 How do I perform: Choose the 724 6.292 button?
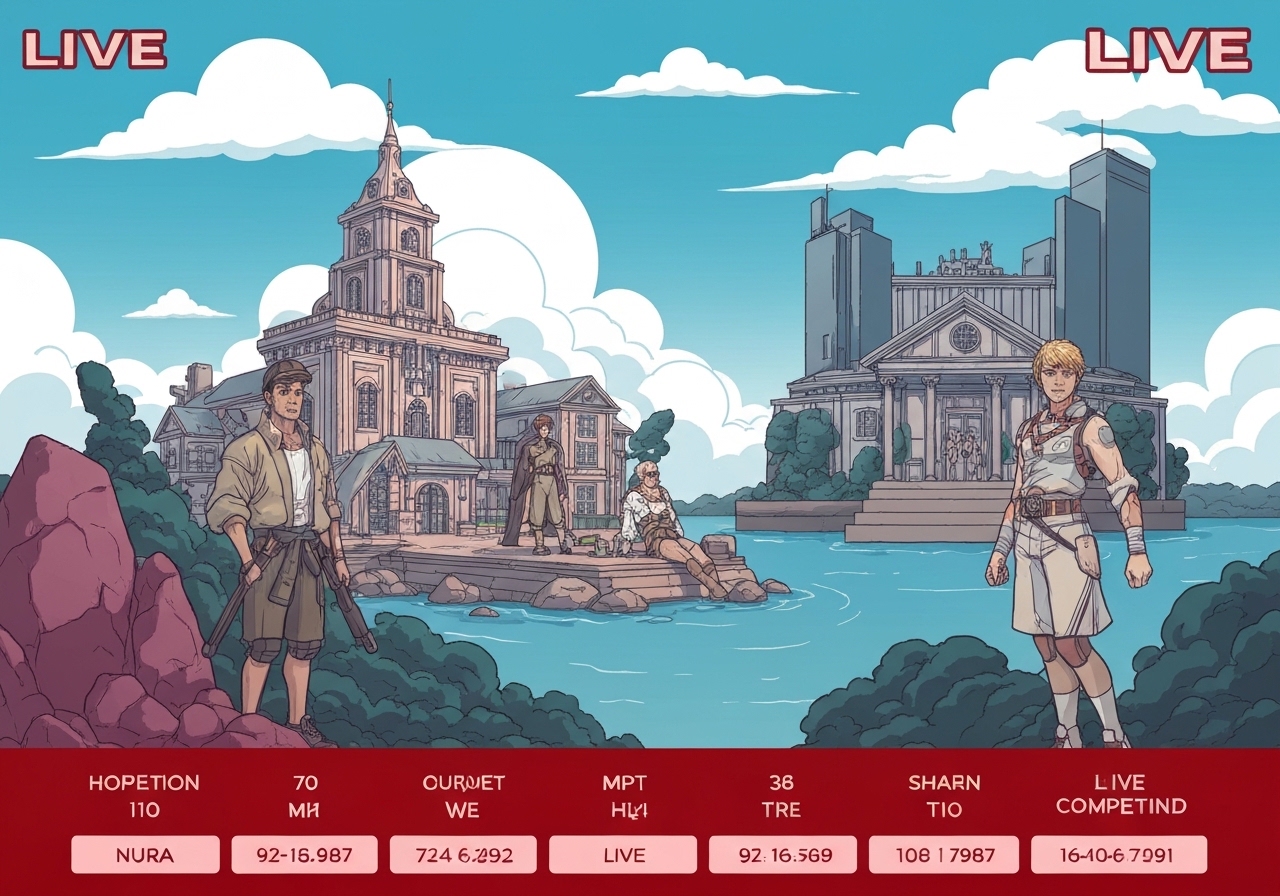click(x=463, y=855)
